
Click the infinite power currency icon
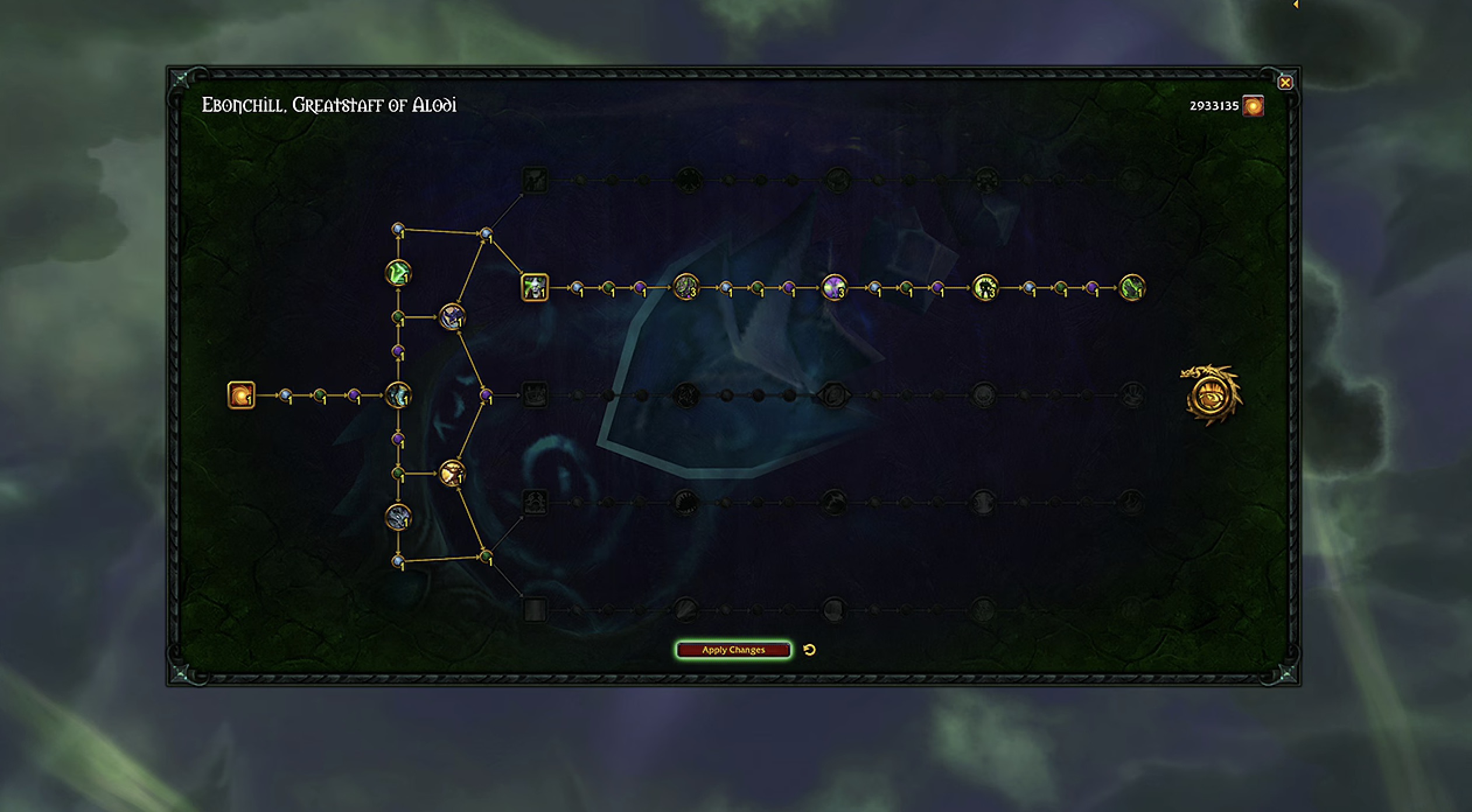[1253, 106]
